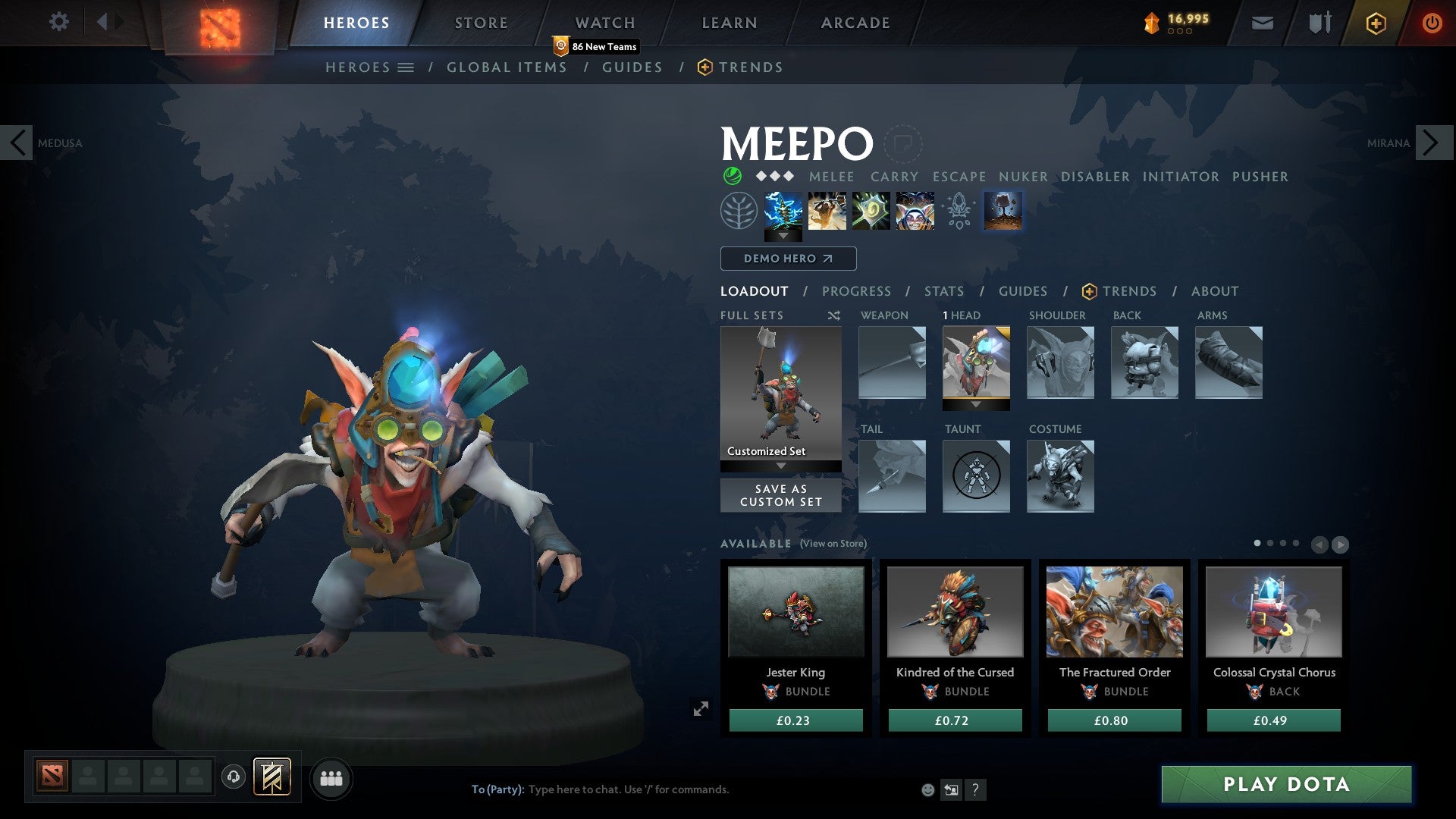Select the Jester King bundle thumbnail
Image resolution: width=1456 pixels, height=819 pixels.
point(795,611)
